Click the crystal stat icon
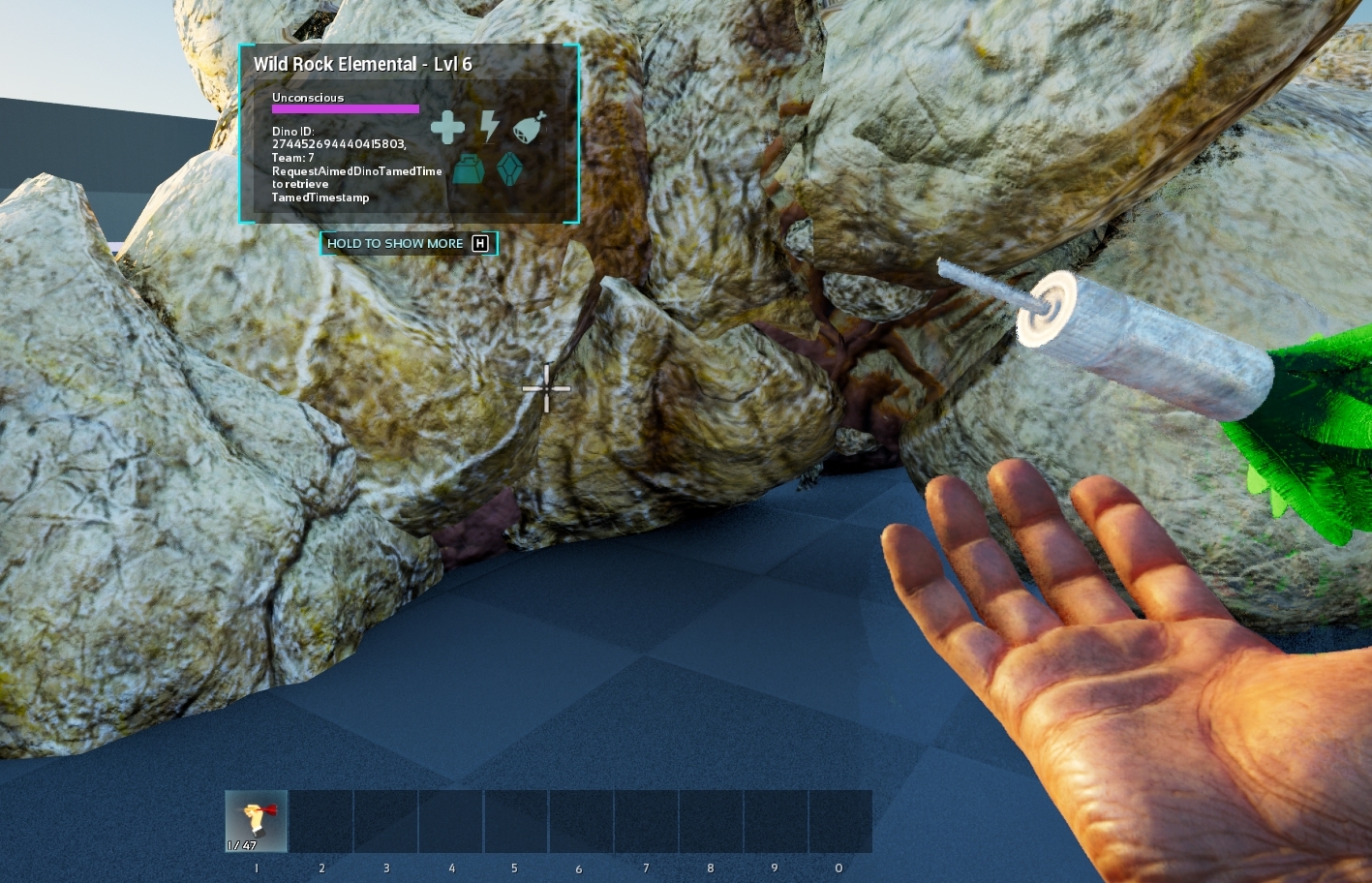 (509, 168)
